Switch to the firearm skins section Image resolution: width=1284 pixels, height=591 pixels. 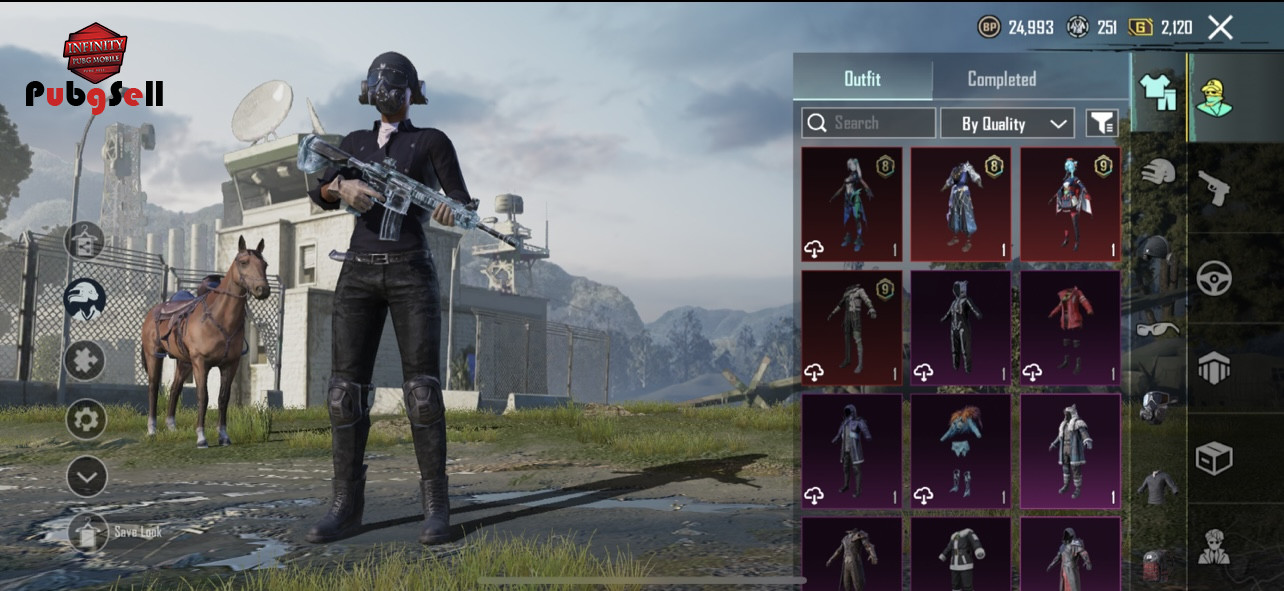coord(1214,187)
